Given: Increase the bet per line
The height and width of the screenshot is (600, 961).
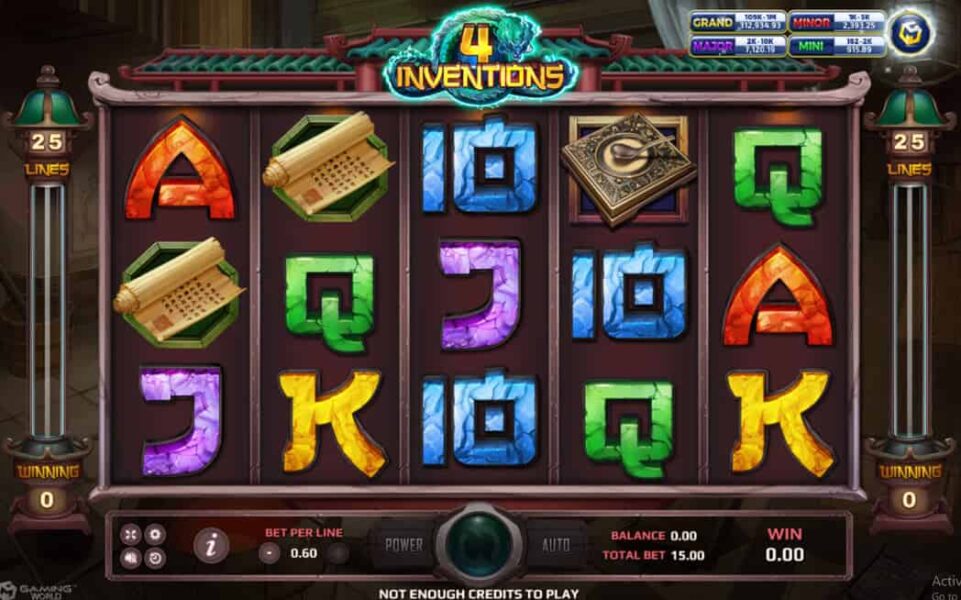Looking at the screenshot, I should tap(339, 552).
